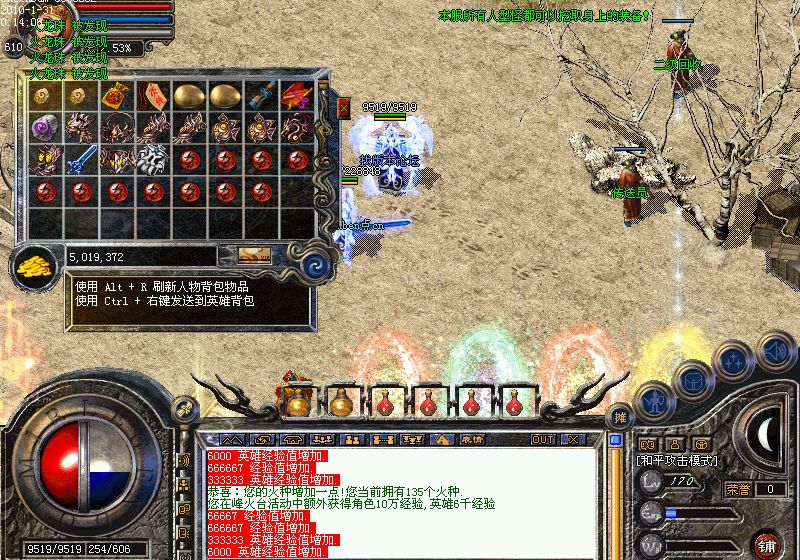
Task: Close the inventory bag window
Action: pos(344,106)
